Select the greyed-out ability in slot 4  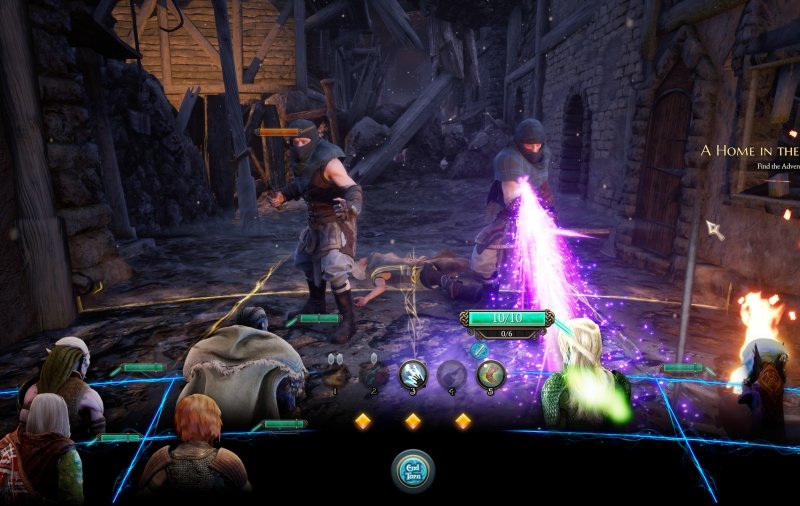(x=452, y=375)
